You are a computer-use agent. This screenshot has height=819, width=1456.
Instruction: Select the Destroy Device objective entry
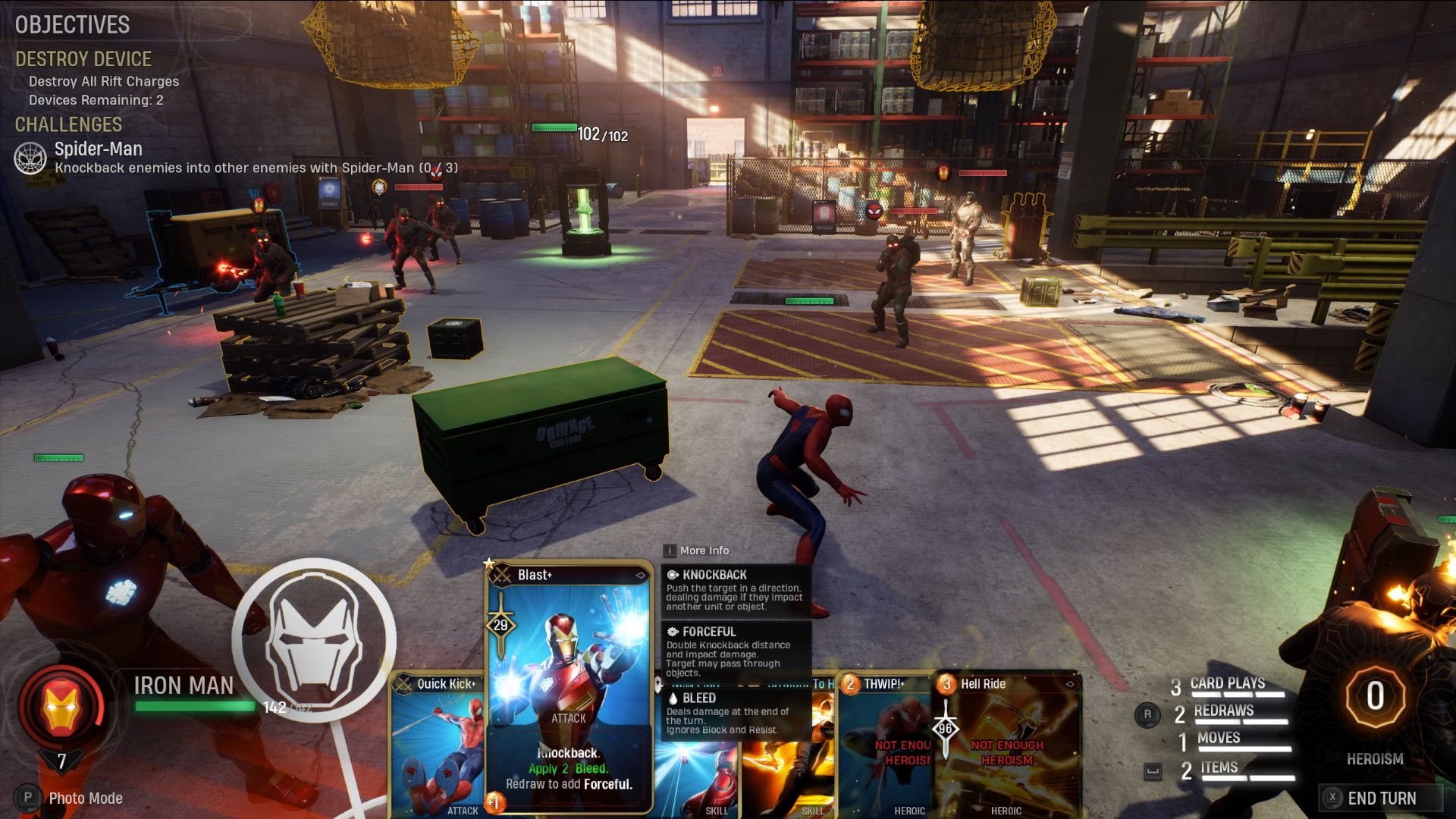83,59
